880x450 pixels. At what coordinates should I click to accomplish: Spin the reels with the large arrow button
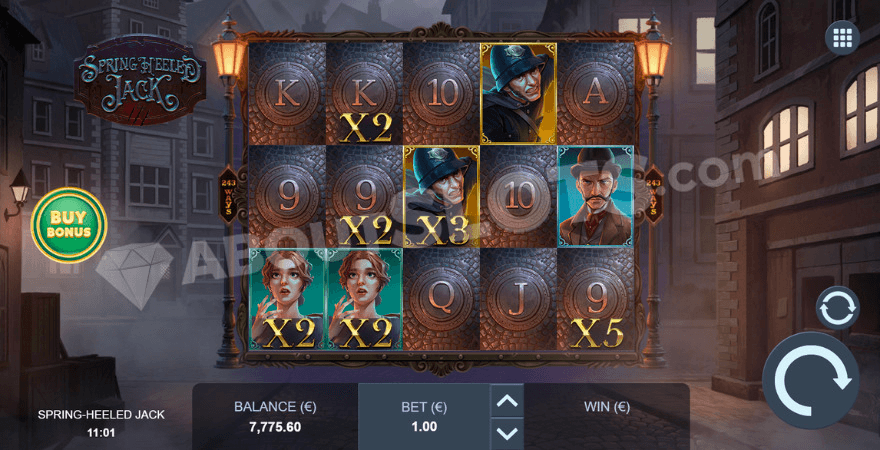pos(811,381)
